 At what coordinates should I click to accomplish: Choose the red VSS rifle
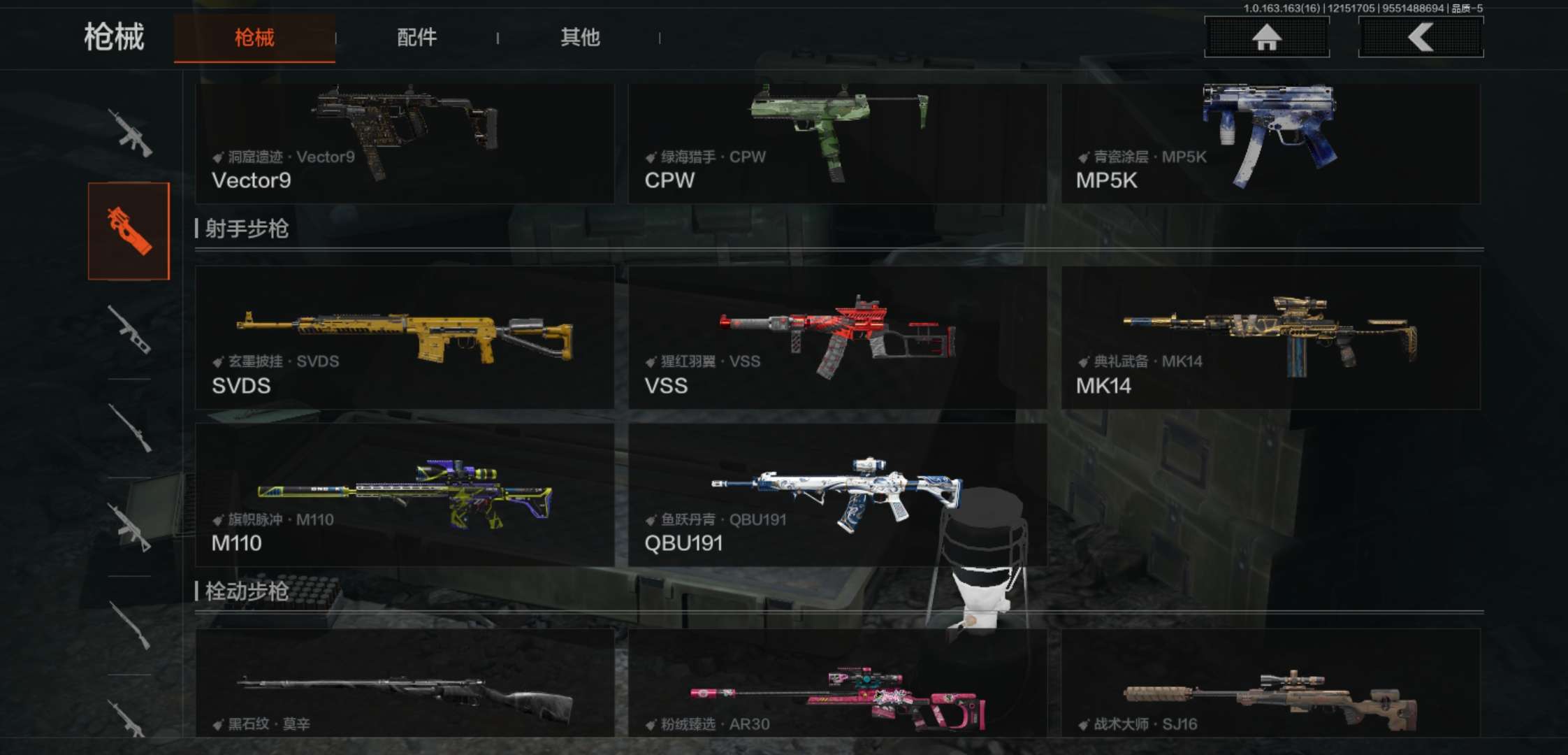point(837,338)
